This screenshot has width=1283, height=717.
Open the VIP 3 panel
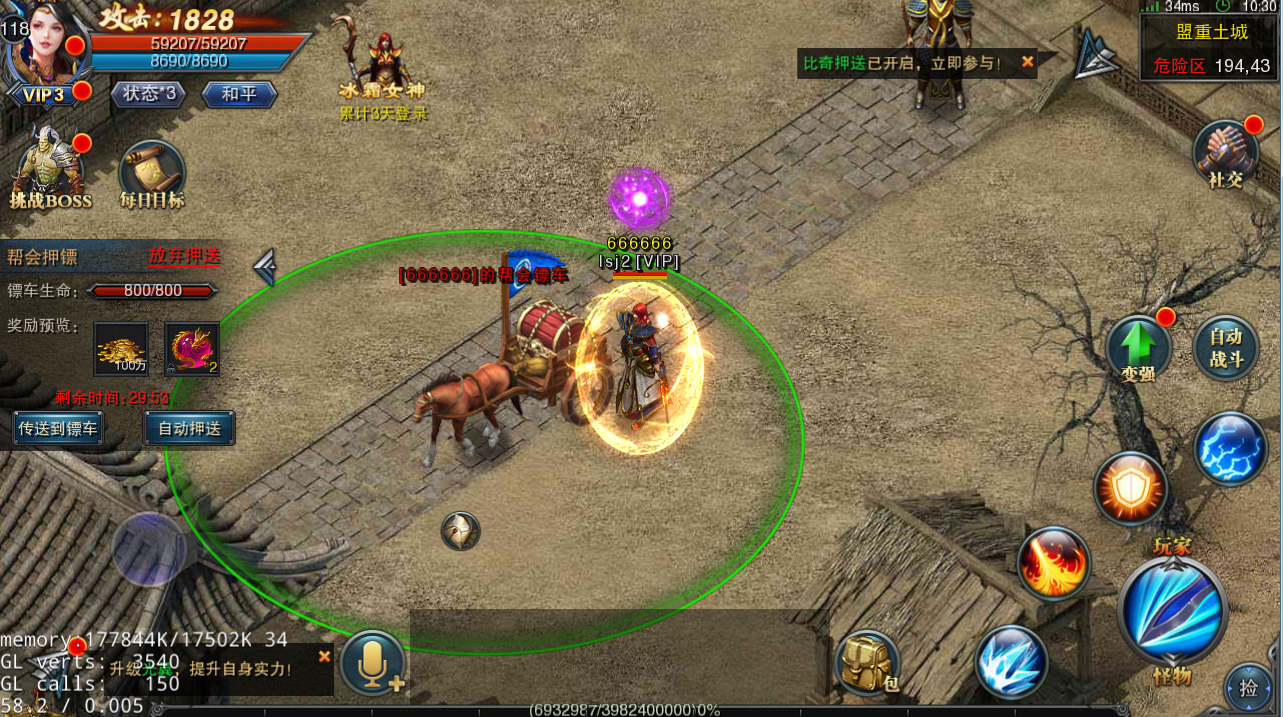coord(44,95)
